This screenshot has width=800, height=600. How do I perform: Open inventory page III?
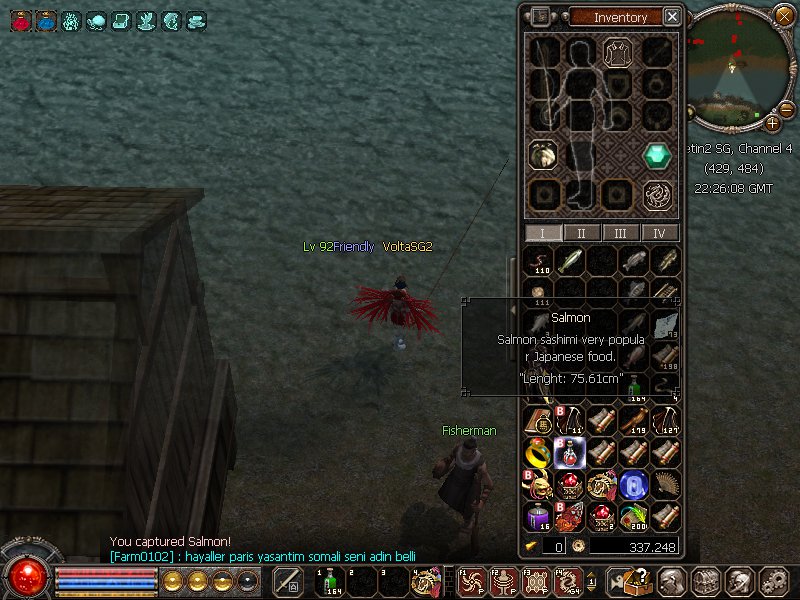(620, 233)
